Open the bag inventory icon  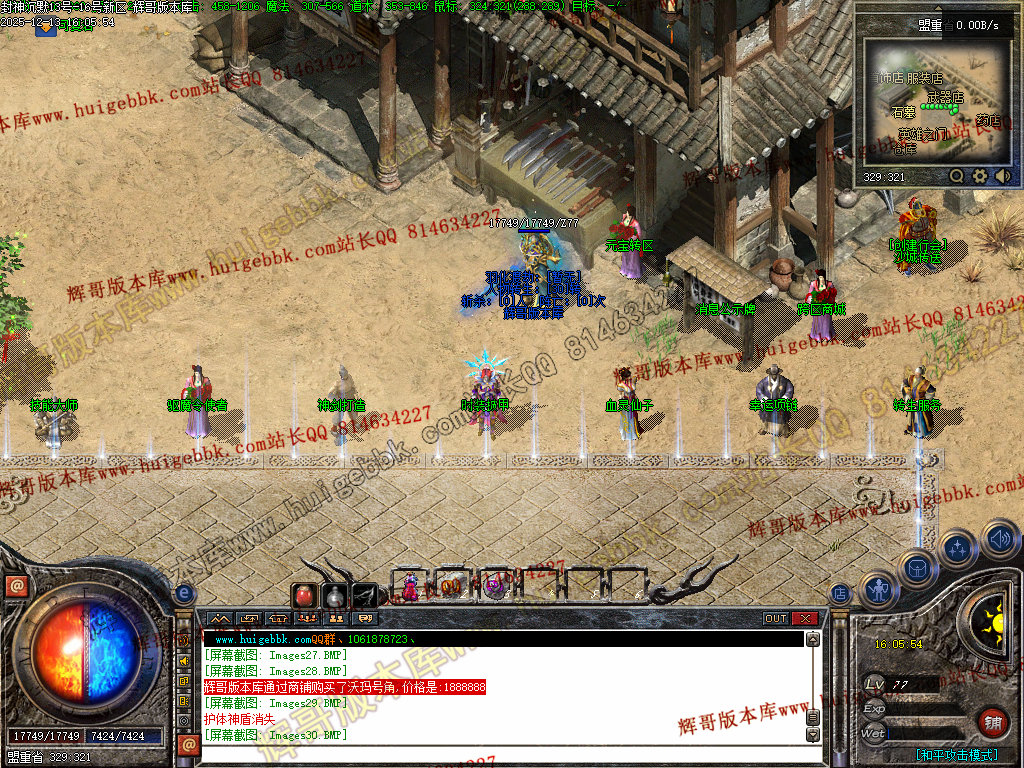[916, 568]
